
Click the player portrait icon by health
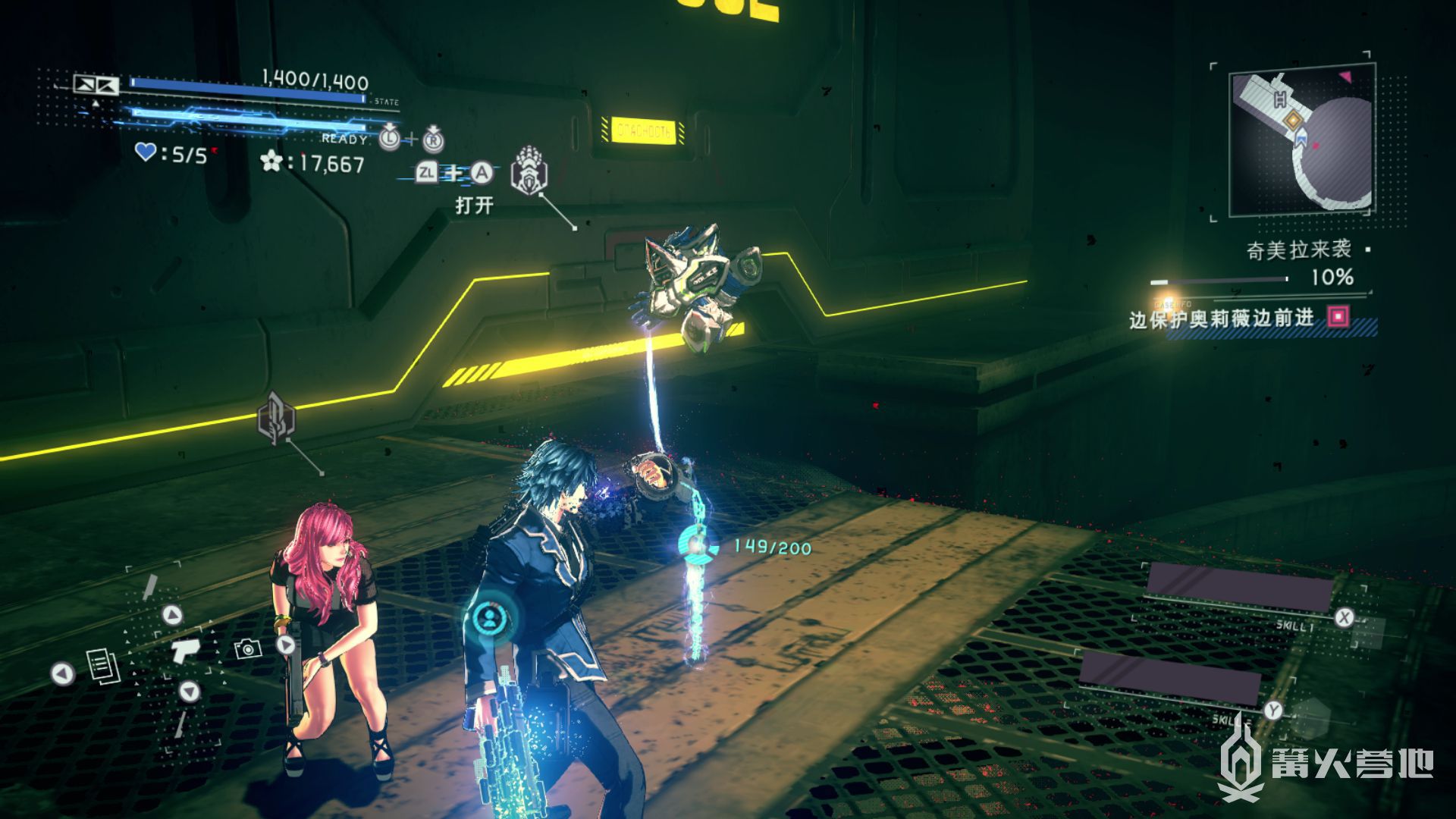pyautogui.click(x=96, y=84)
